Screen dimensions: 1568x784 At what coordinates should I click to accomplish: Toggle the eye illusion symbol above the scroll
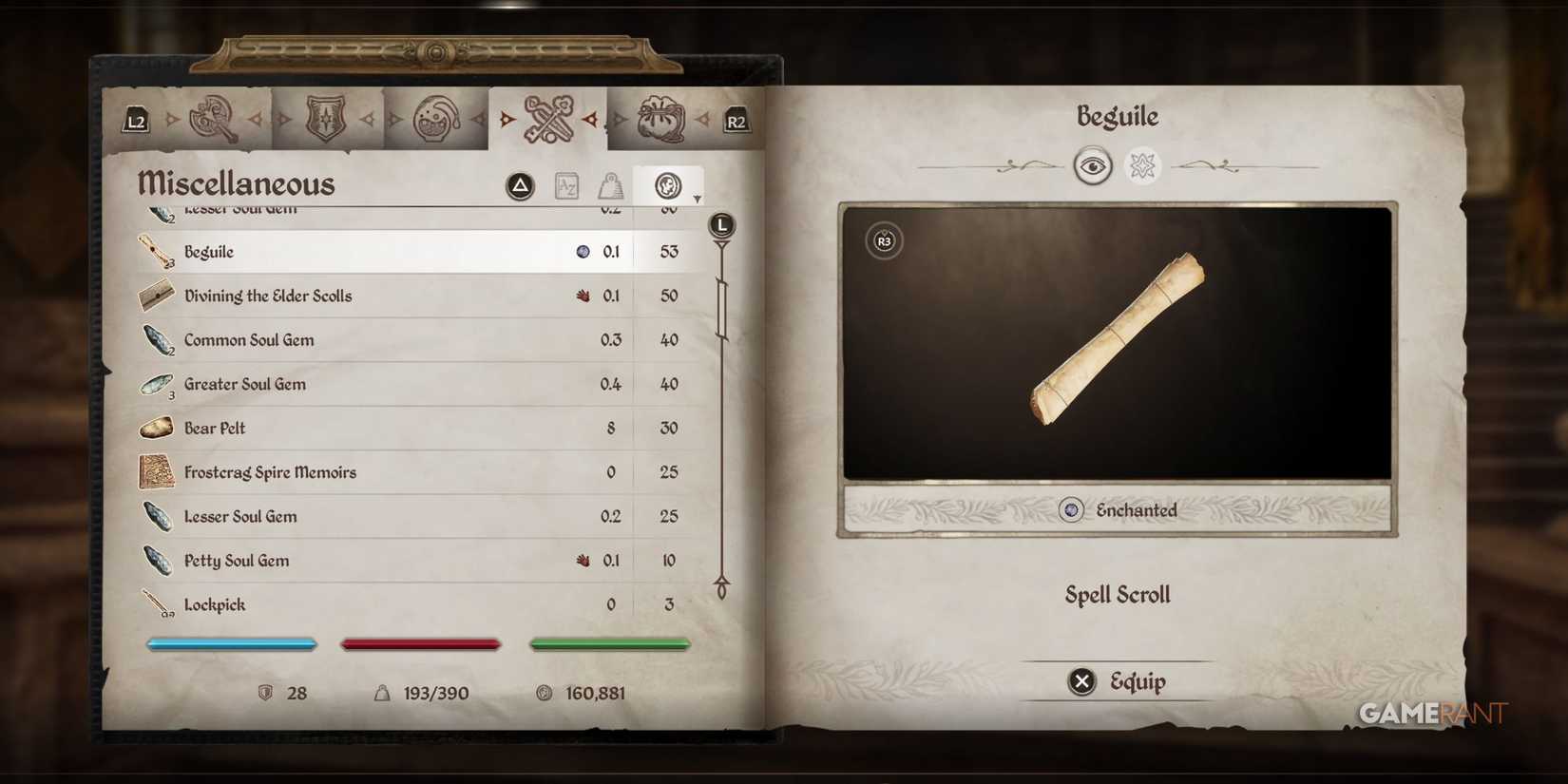point(1095,166)
